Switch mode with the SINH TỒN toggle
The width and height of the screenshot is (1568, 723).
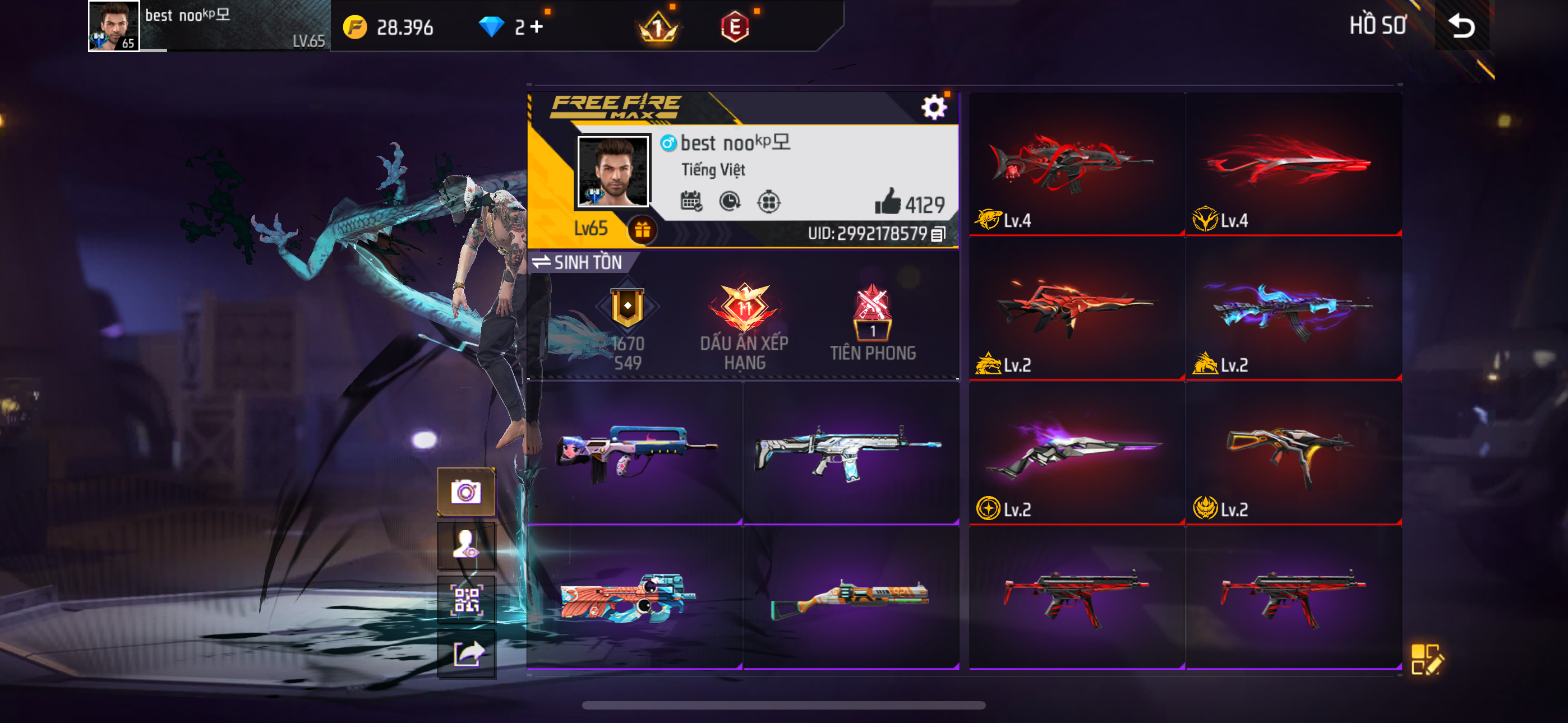[578, 262]
